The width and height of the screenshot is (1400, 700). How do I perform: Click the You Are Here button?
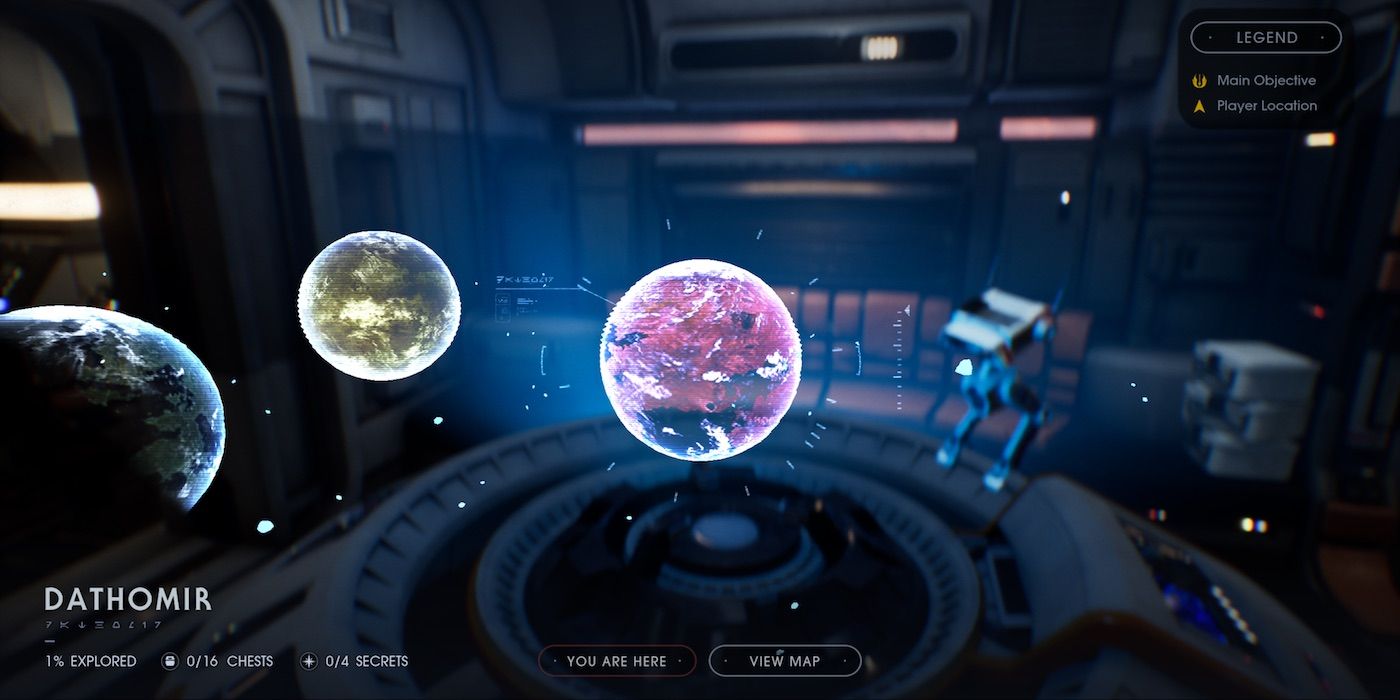pos(616,661)
